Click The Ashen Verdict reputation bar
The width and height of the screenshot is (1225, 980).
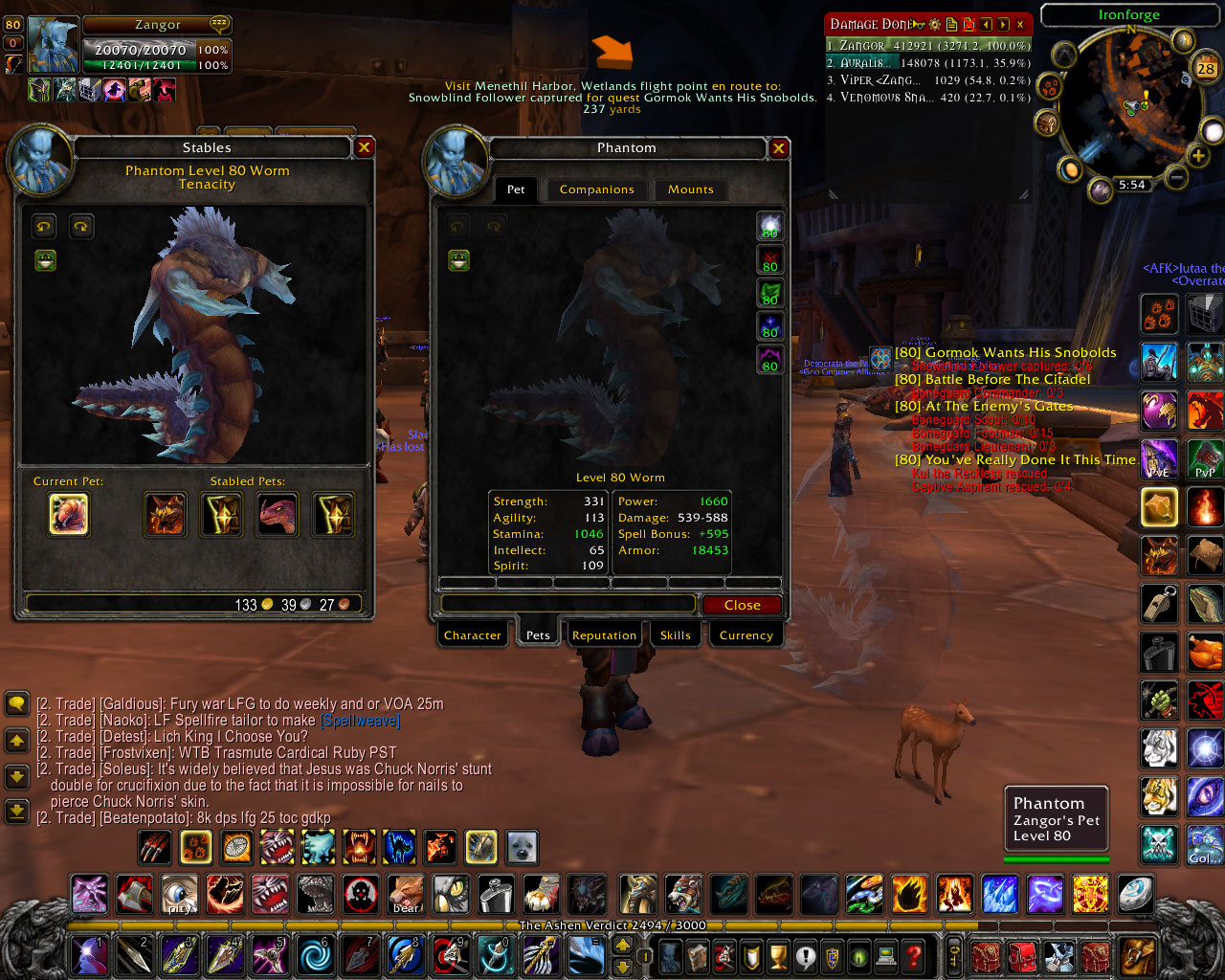pos(612,925)
